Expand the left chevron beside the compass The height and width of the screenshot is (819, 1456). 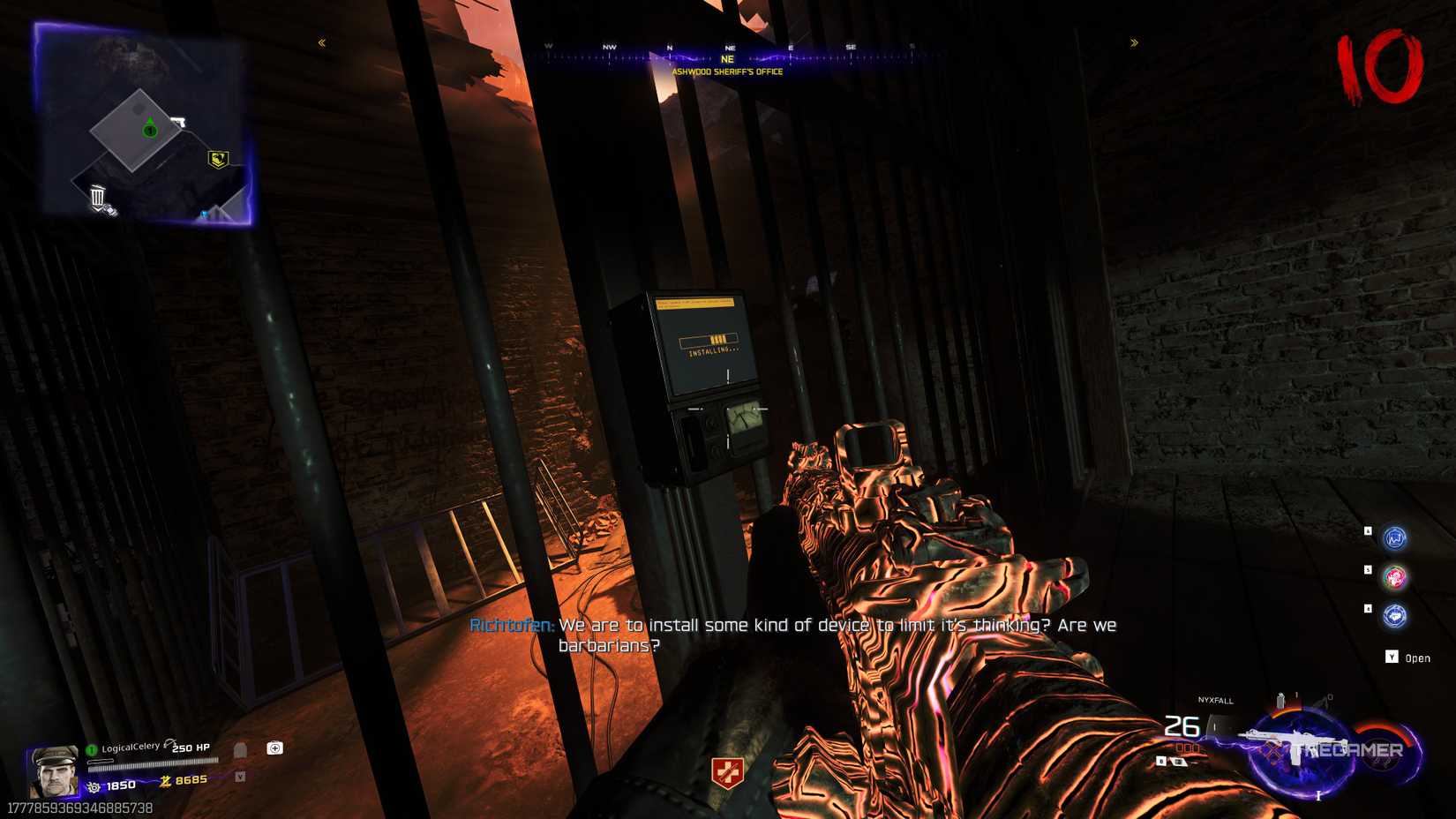pos(320,41)
